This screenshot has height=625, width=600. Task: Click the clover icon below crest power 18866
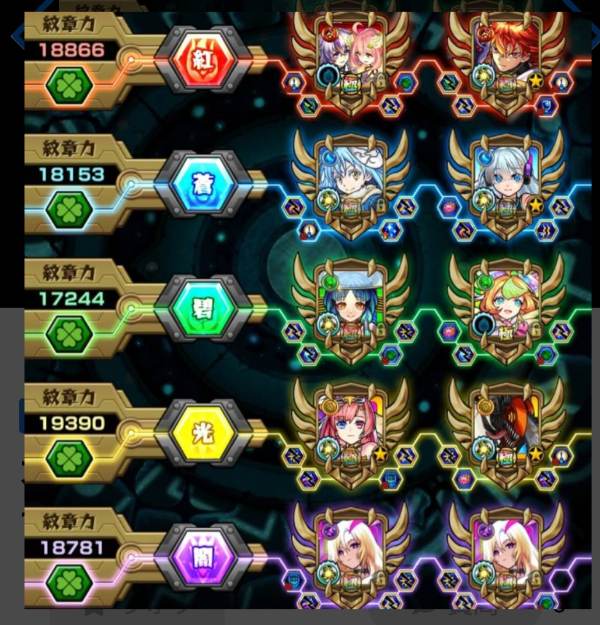click(71, 84)
